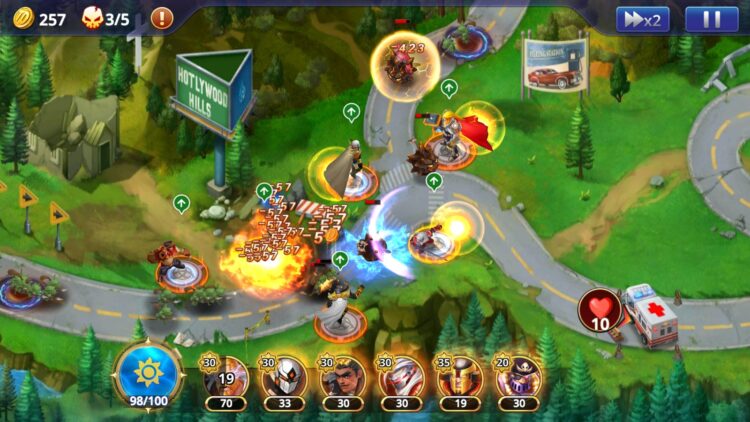Screen dimensions: 750x422
Task: Toggle the x2 fast-forward speed
Action: (x=642, y=19)
